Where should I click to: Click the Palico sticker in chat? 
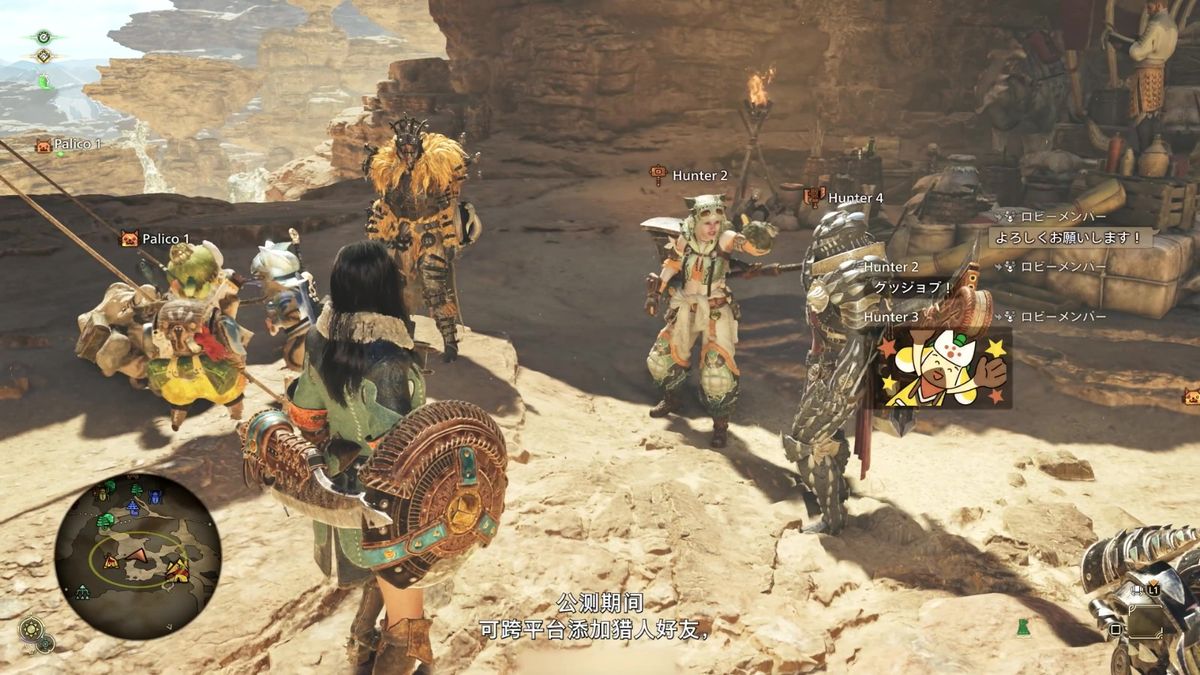[x=941, y=368]
